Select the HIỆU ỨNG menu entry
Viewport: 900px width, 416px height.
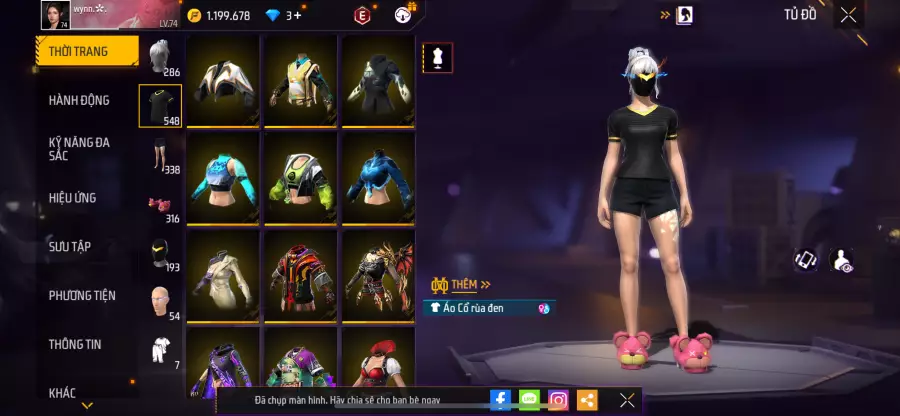(x=73, y=198)
